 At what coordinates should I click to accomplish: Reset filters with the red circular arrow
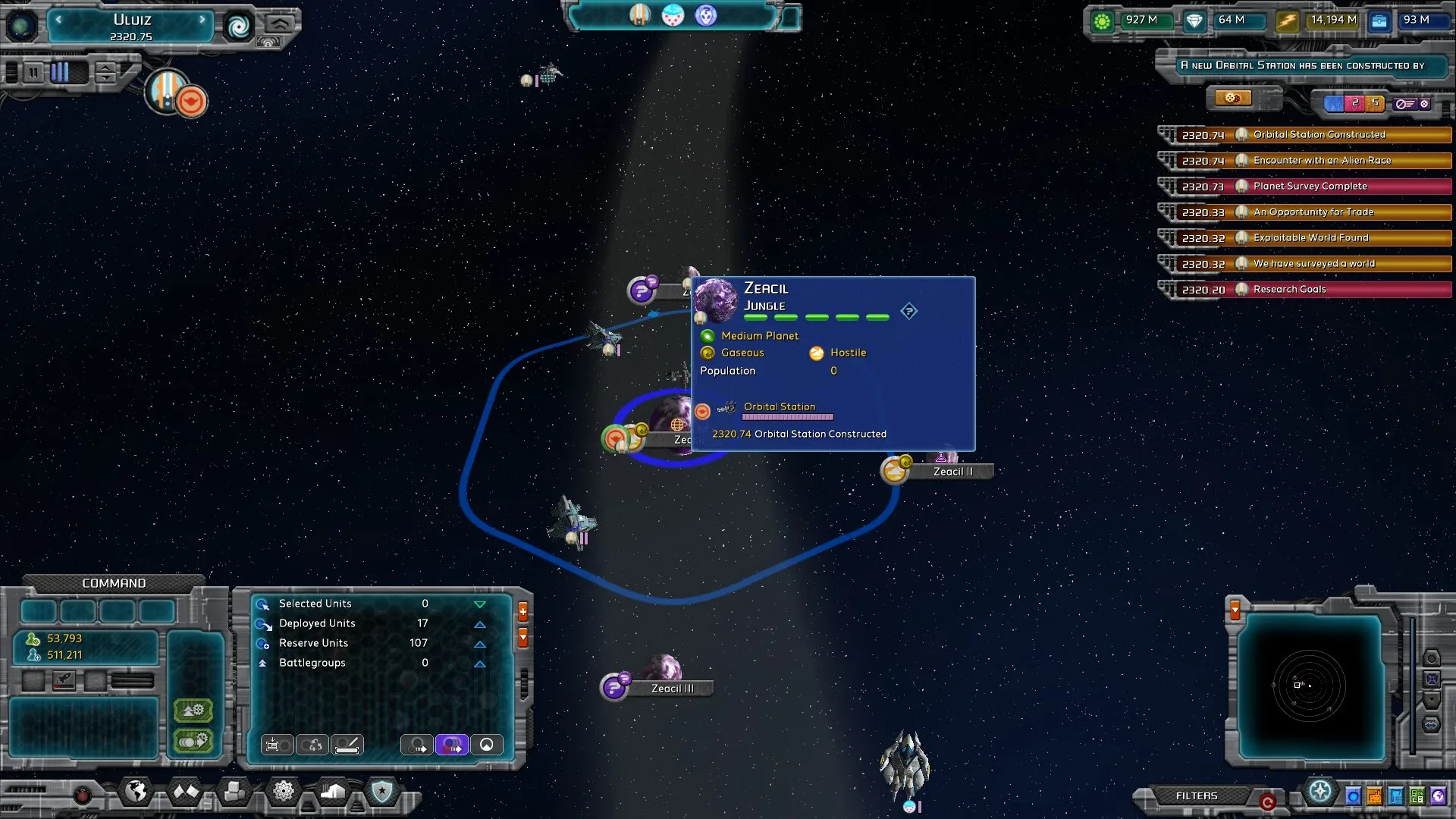(x=1266, y=801)
